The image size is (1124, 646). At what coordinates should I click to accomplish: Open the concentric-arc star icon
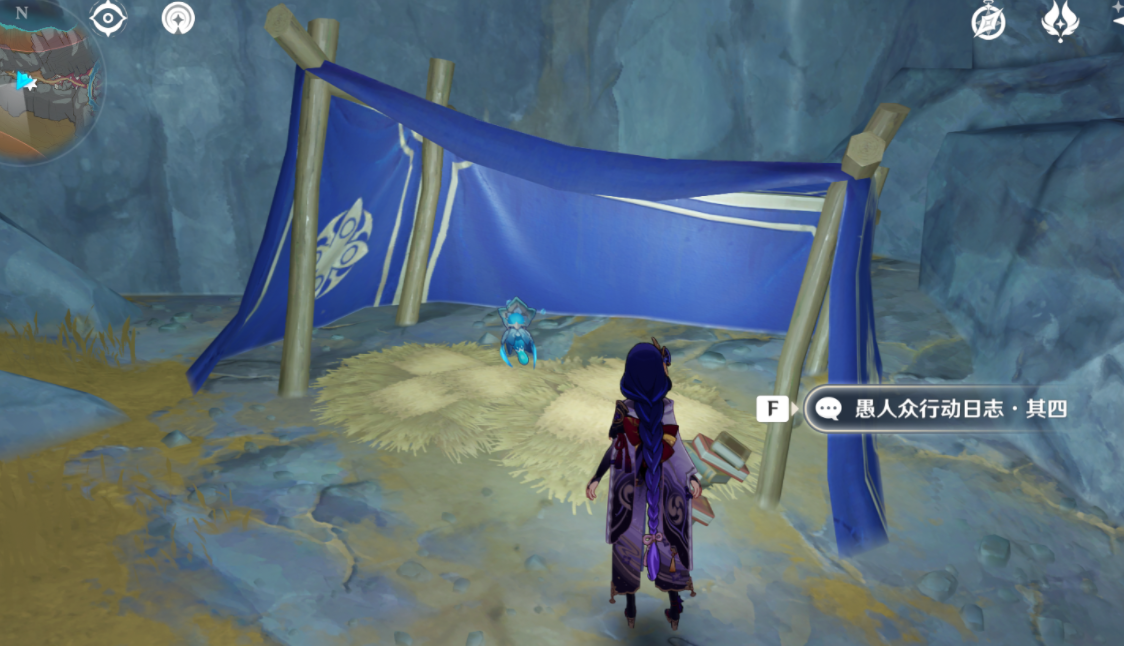[x=179, y=18]
